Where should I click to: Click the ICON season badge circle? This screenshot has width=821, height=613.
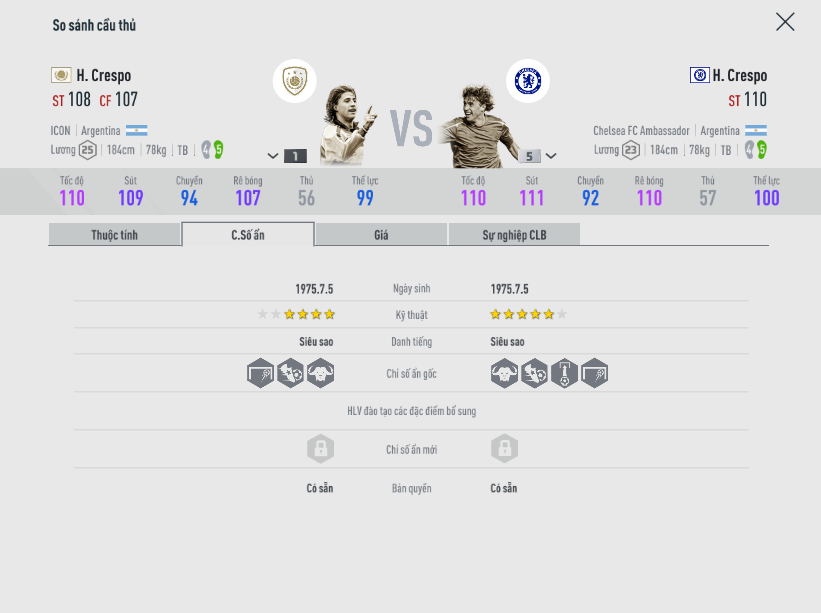[295, 81]
